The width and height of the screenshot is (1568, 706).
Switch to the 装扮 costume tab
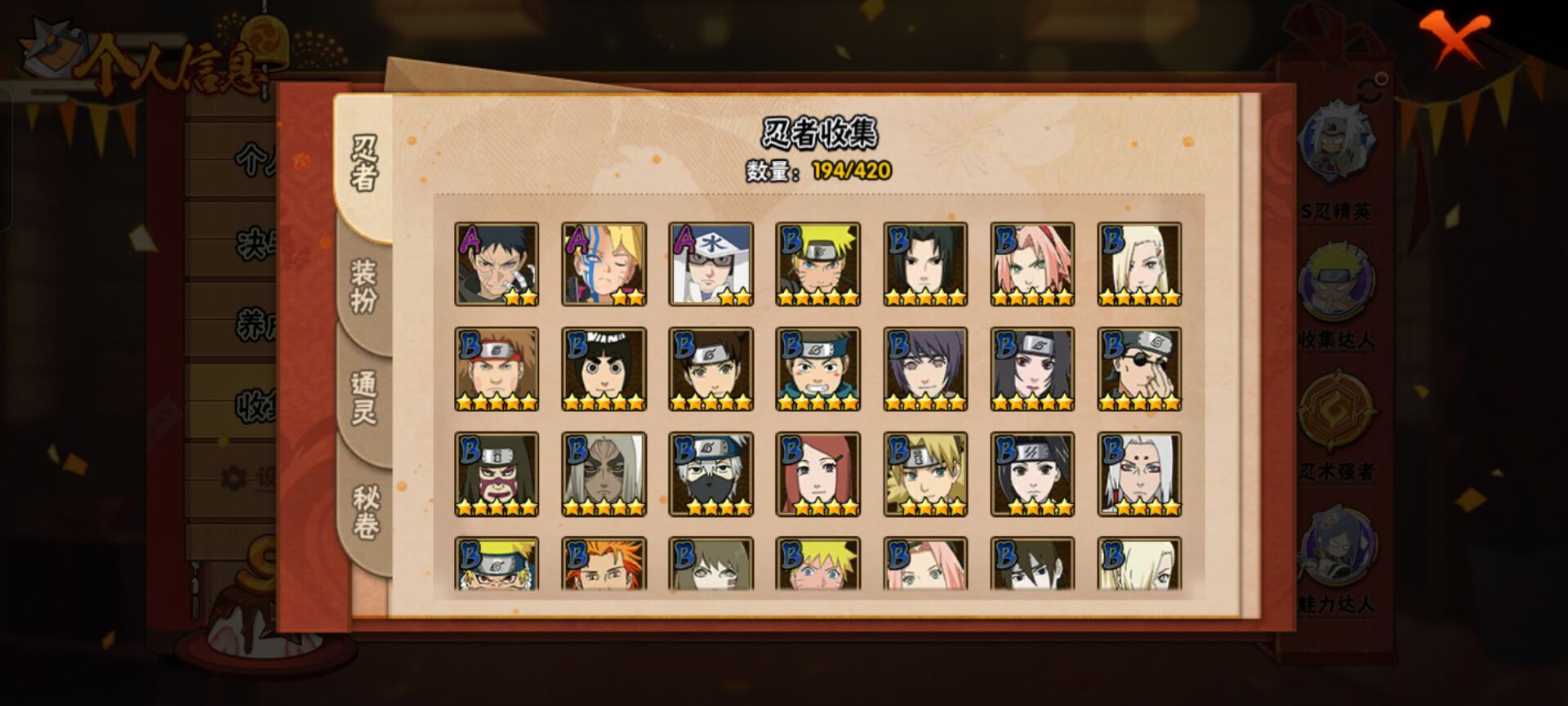coord(363,286)
